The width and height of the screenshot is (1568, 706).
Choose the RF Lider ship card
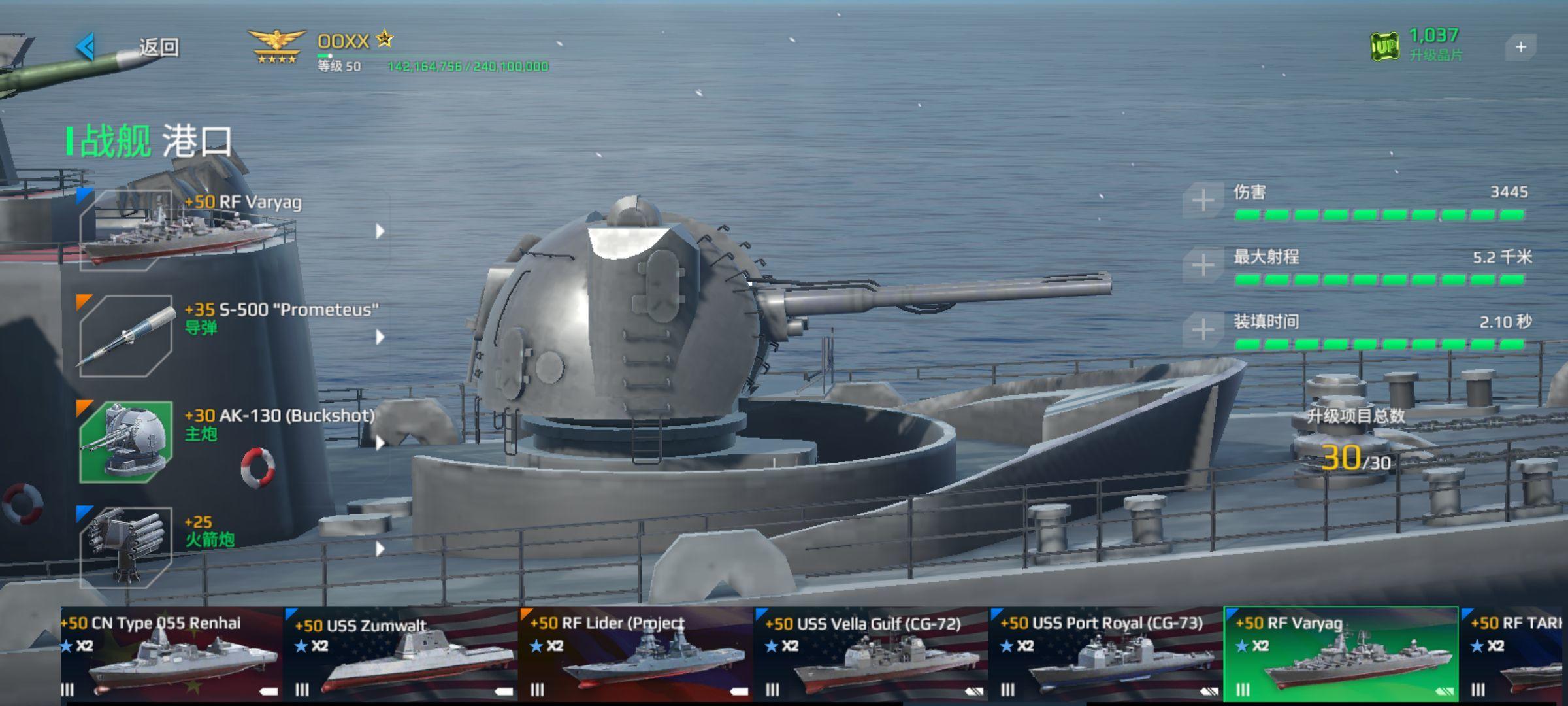click(636, 655)
